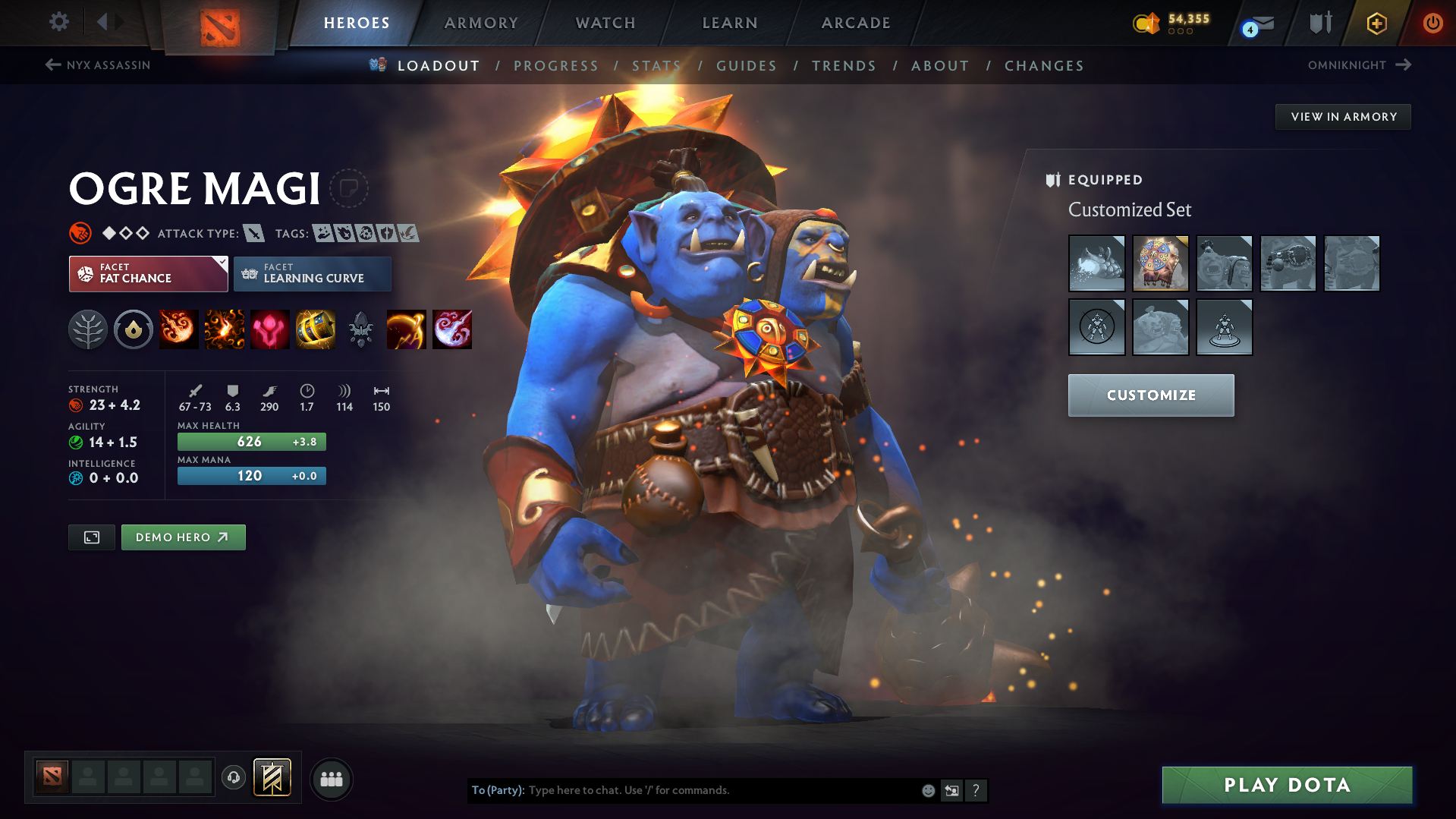Open the settings gear icon
The width and height of the screenshot is (1456, 819).
[58, 23]
